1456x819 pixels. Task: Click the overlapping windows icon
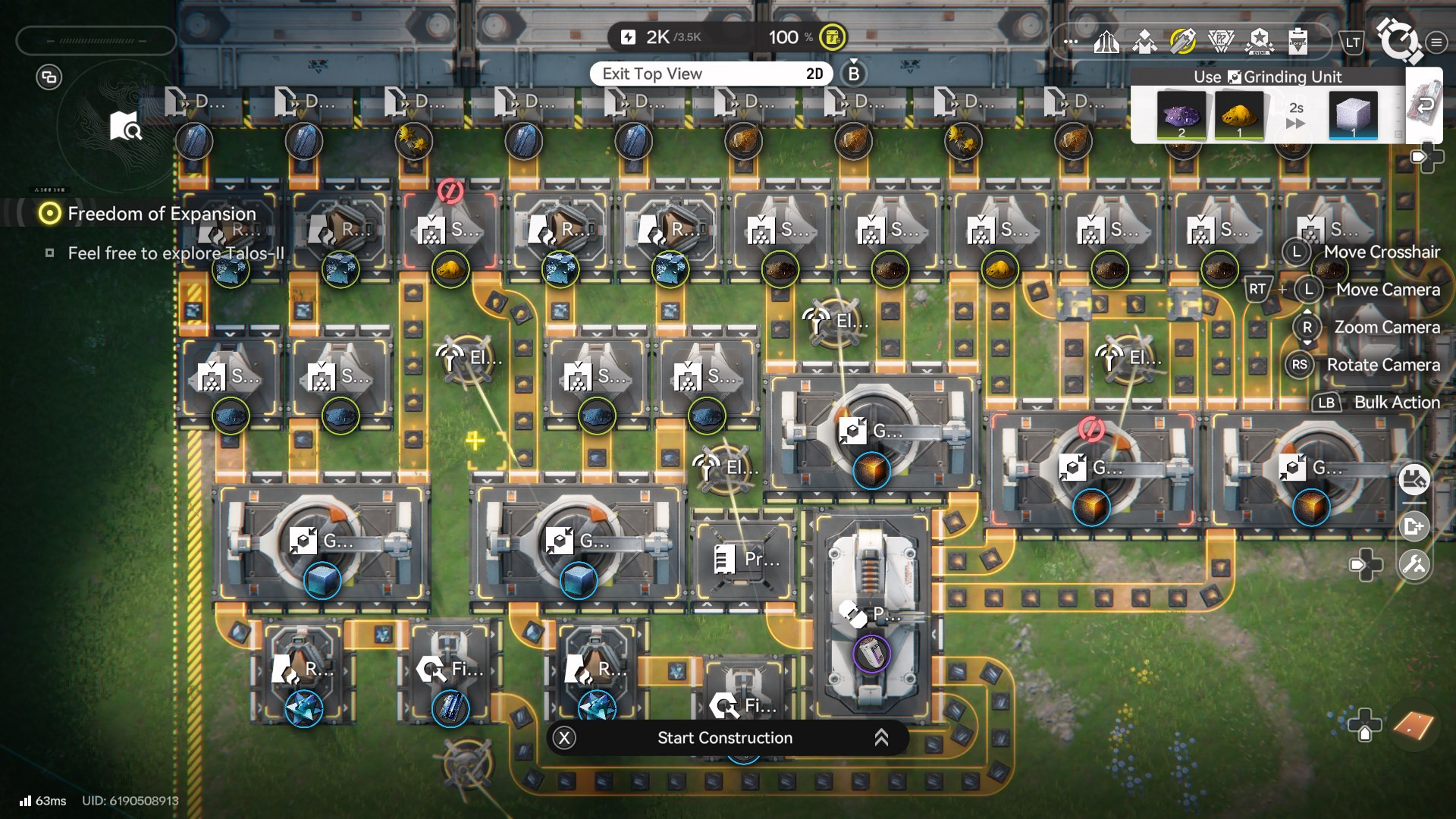(x=49, y=77)
